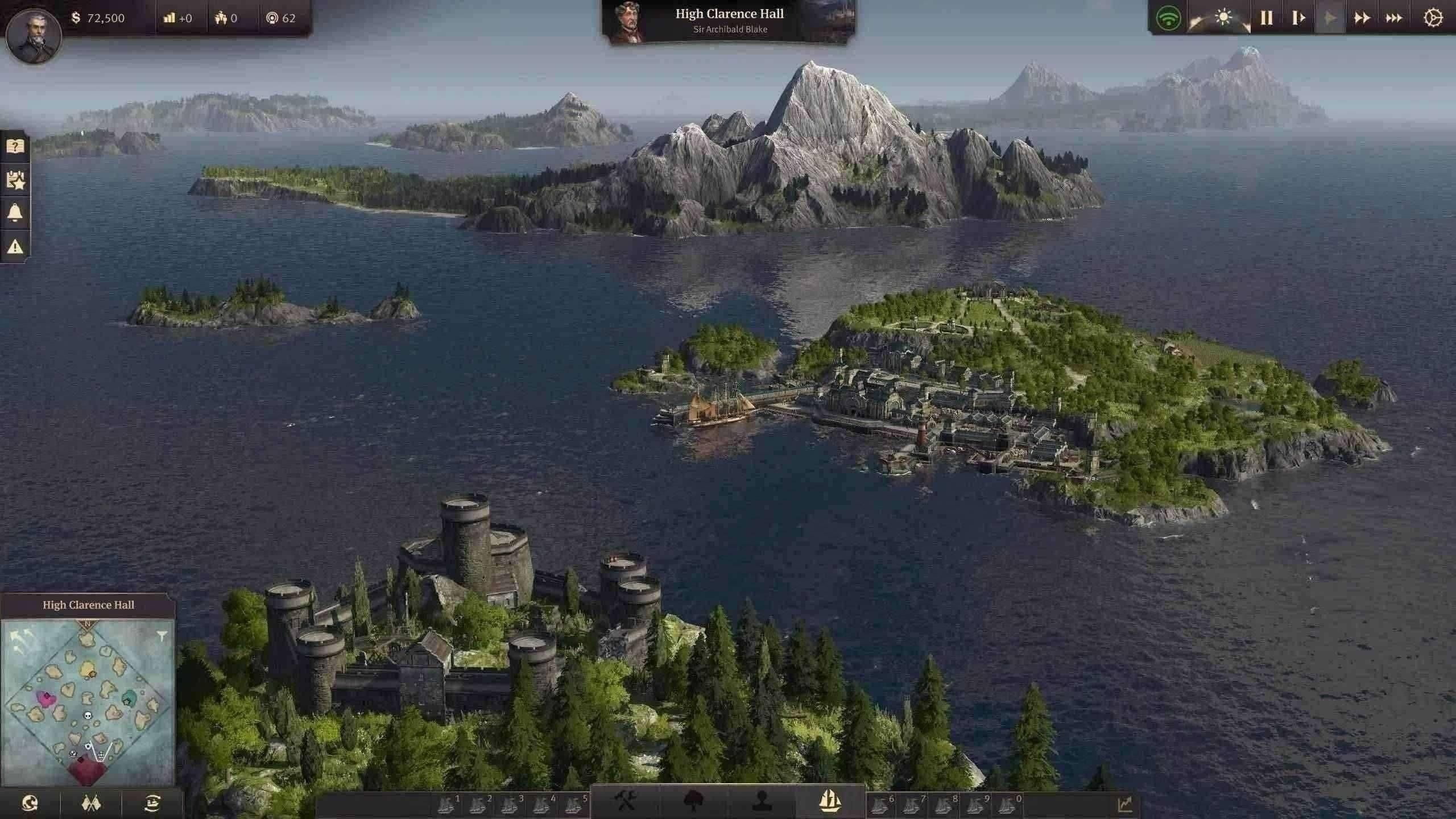Open the minimap filter funnel
Image resolution: width=1456 pixels, height=819 pixels.
[x=162, y=635]
